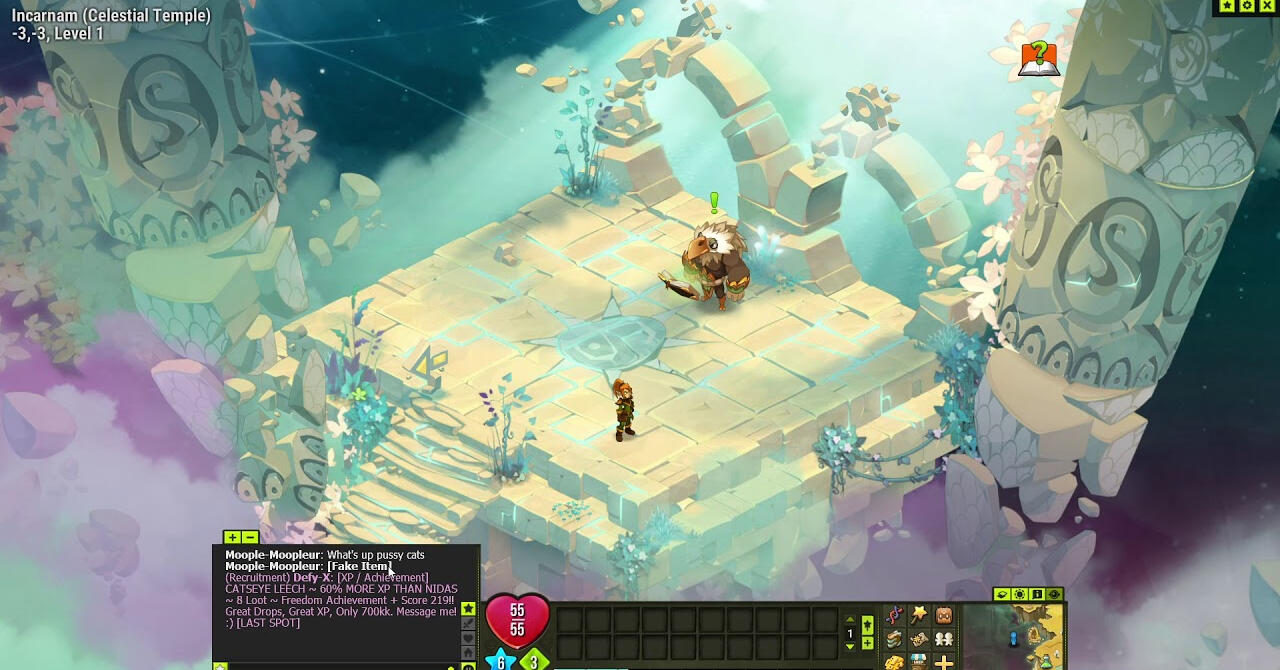The width and height of the screenshot is (1280, 670).
Task: Click the gear options button at top right
Action: [1247, 6]
